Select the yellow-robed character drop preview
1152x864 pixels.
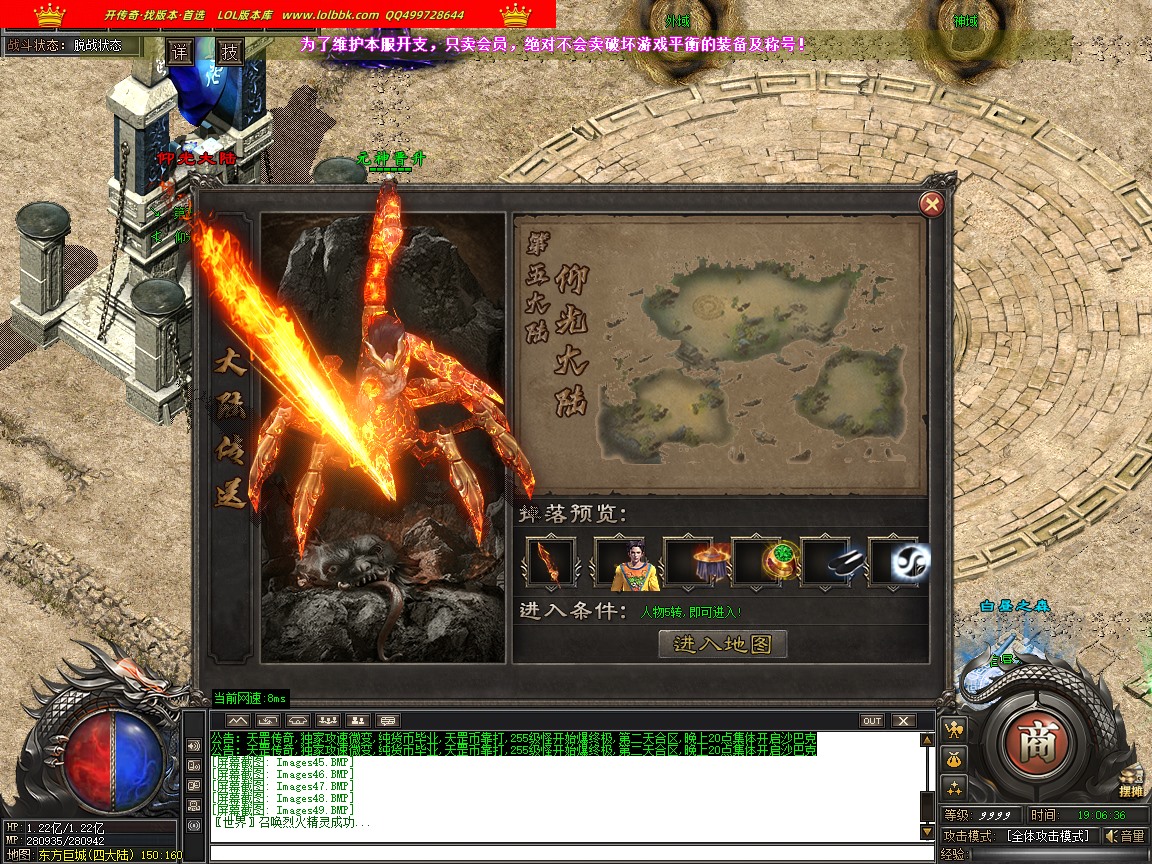(x=619, y=562)
